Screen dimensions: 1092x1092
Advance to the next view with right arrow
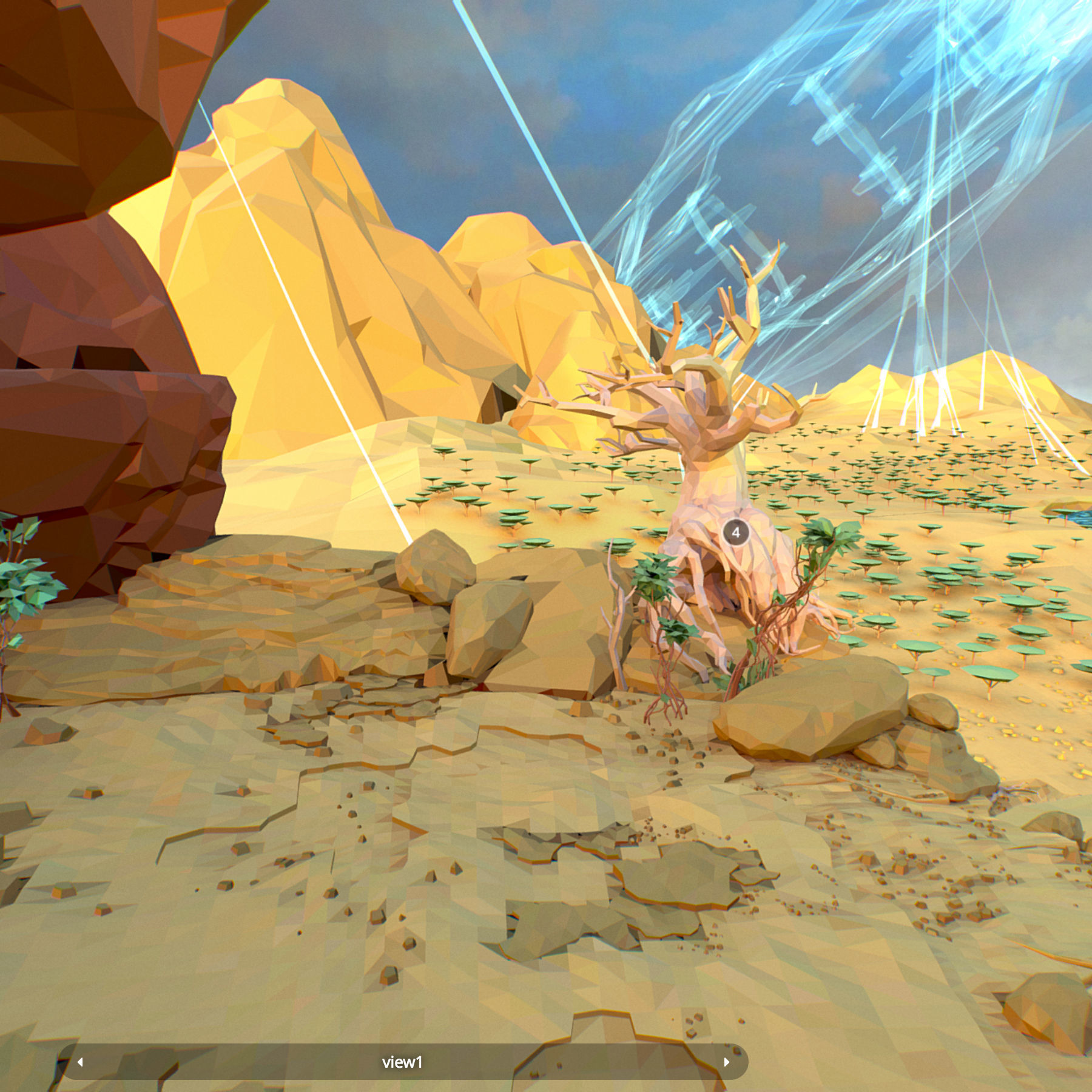point(726,1062)
